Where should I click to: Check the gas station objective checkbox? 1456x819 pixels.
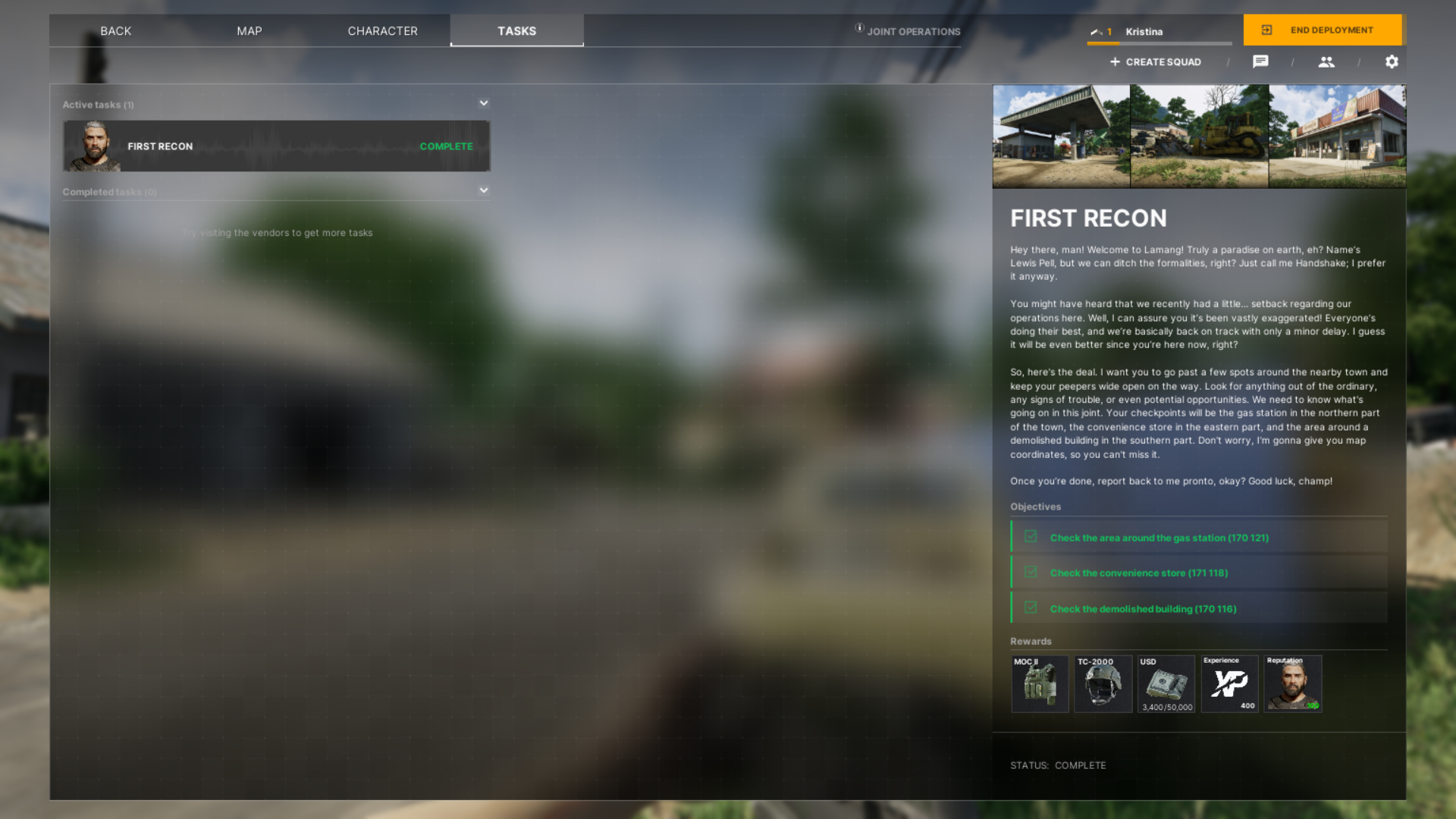coord(1031,535)
